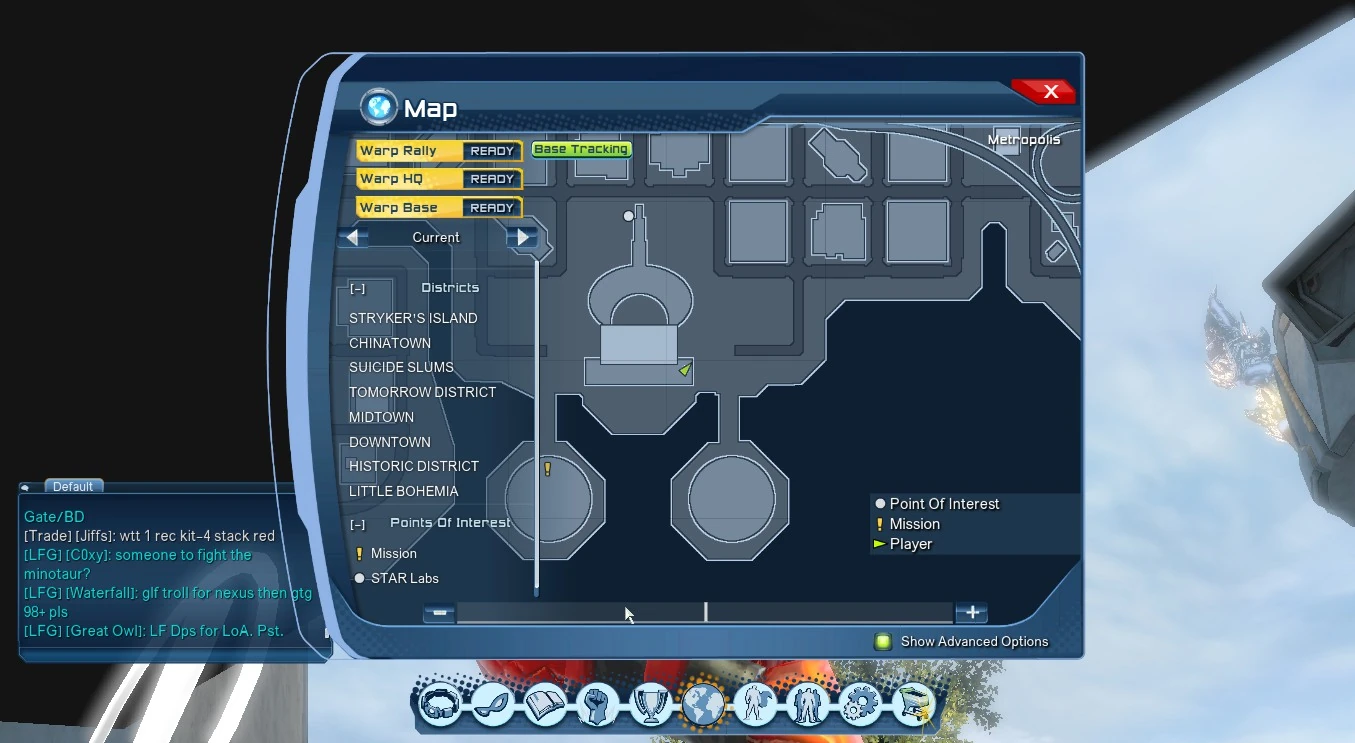
Task: Click the right arrow next to Current
Action: pos(521,237)
